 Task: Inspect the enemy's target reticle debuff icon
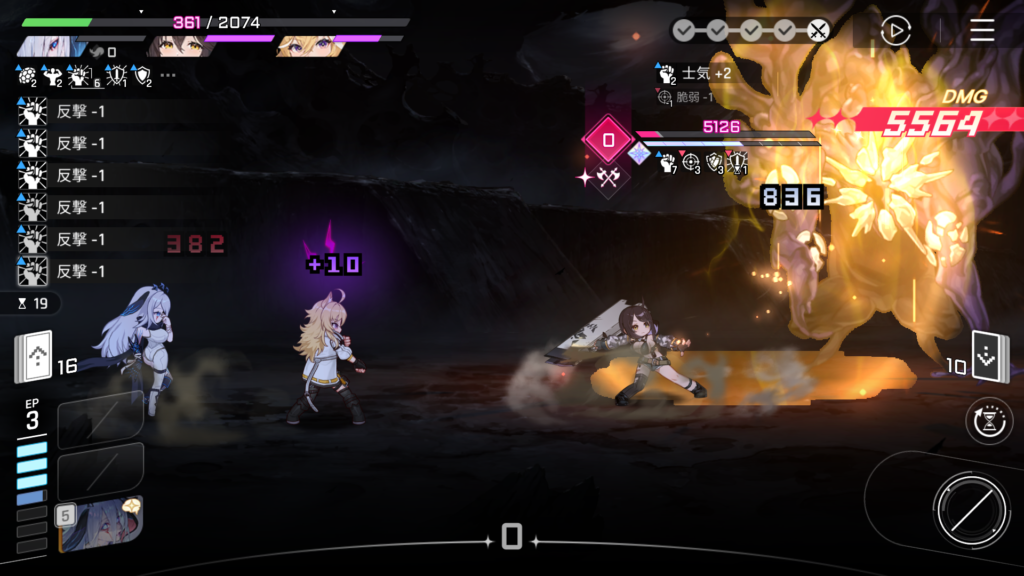coord(689,163)
